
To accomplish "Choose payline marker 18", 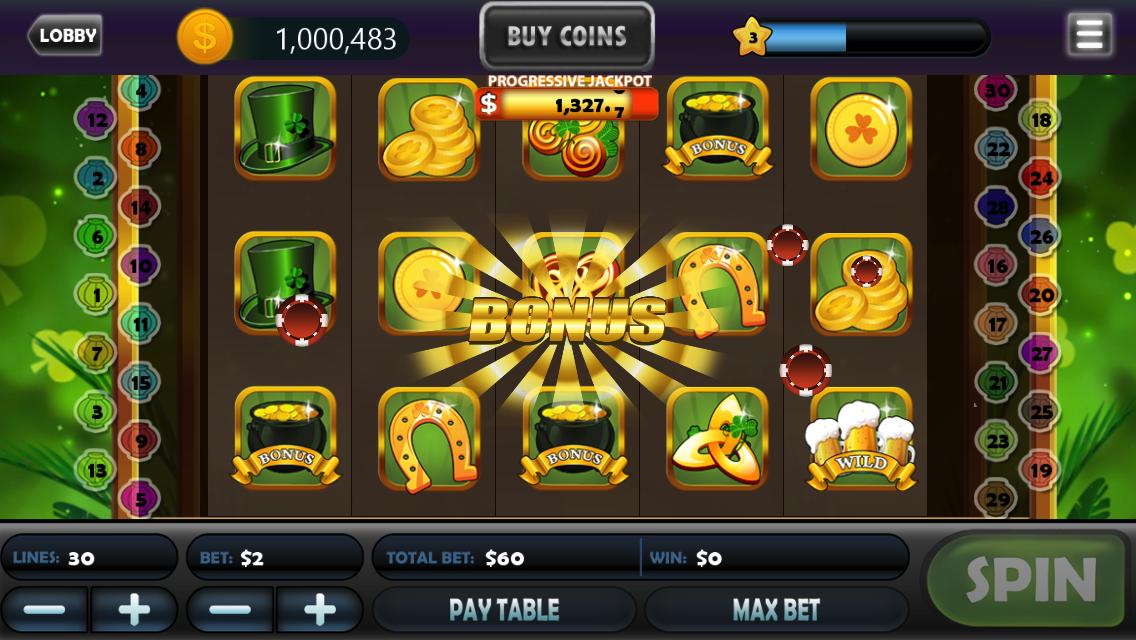I will click(x=1041, y=120).
